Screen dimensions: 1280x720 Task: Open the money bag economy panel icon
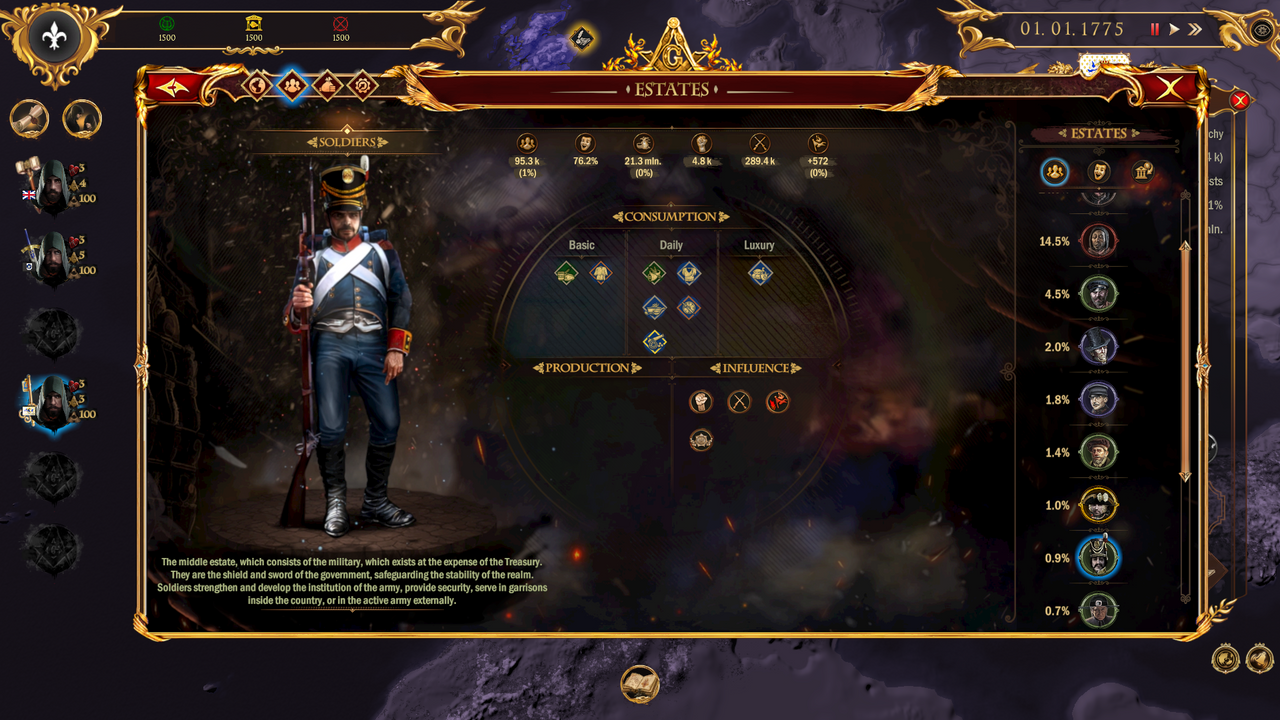pos(326,86)
